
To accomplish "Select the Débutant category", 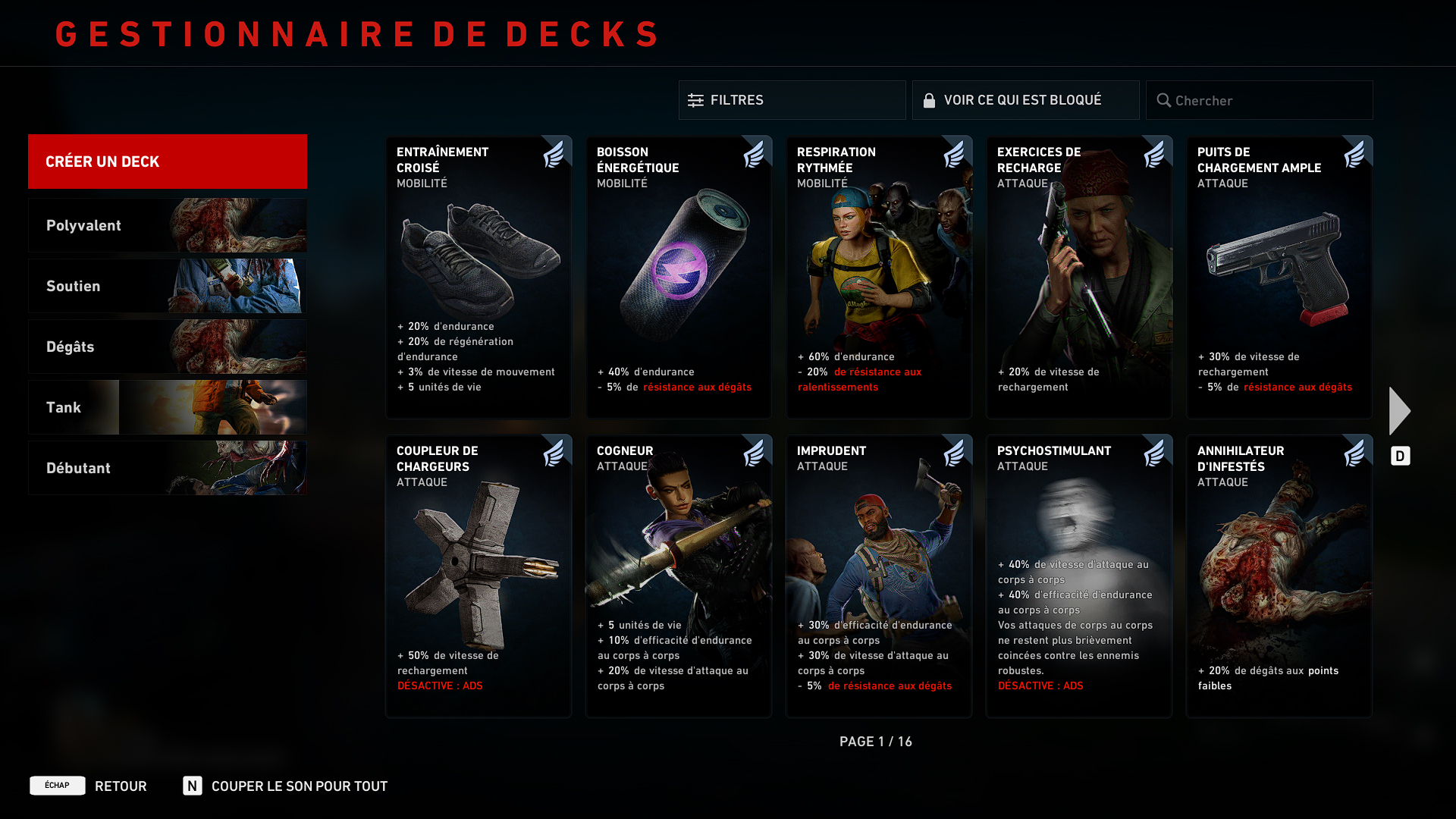I will [x=167, y=468].
